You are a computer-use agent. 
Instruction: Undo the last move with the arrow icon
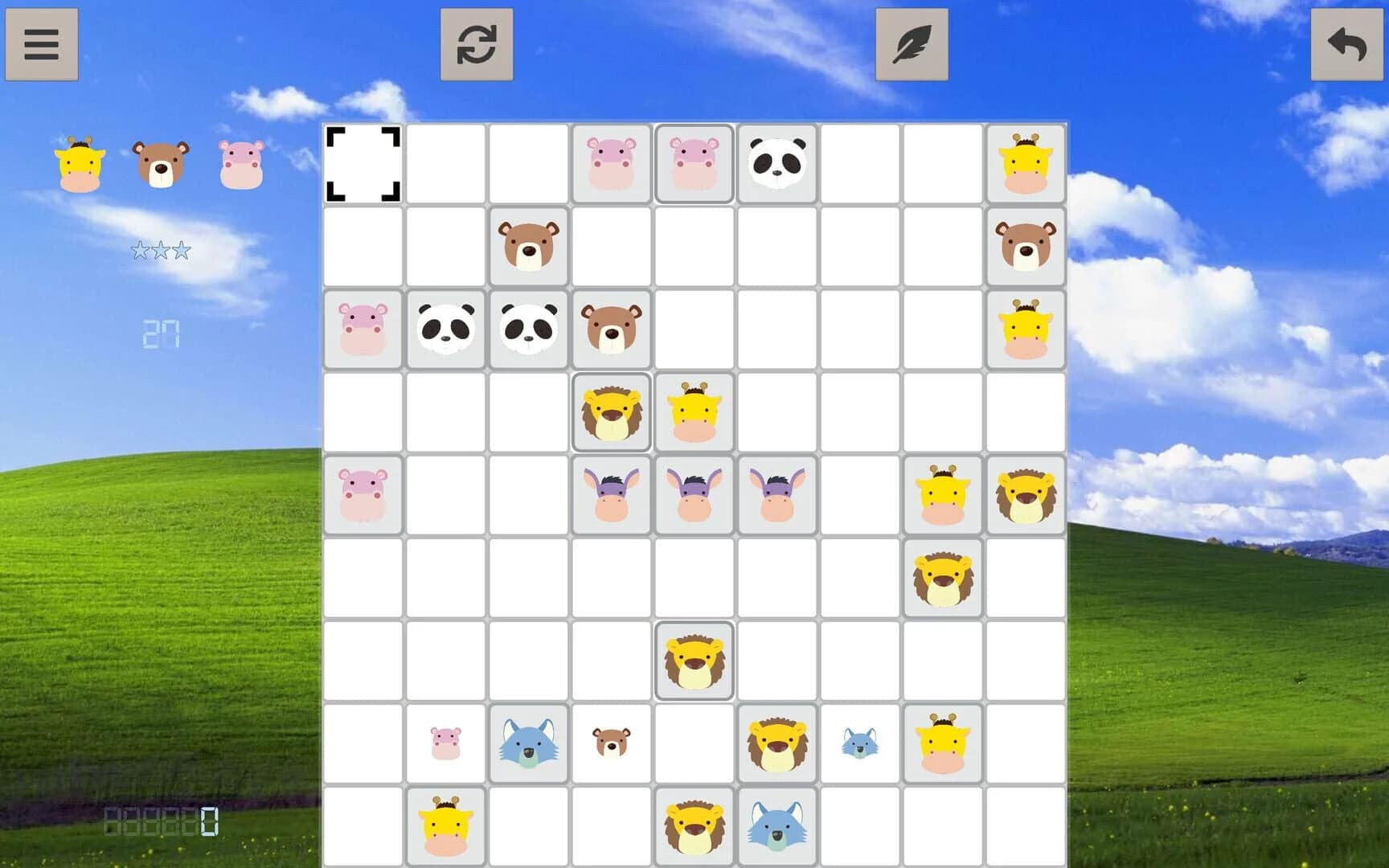click(x=1347, y=44)
